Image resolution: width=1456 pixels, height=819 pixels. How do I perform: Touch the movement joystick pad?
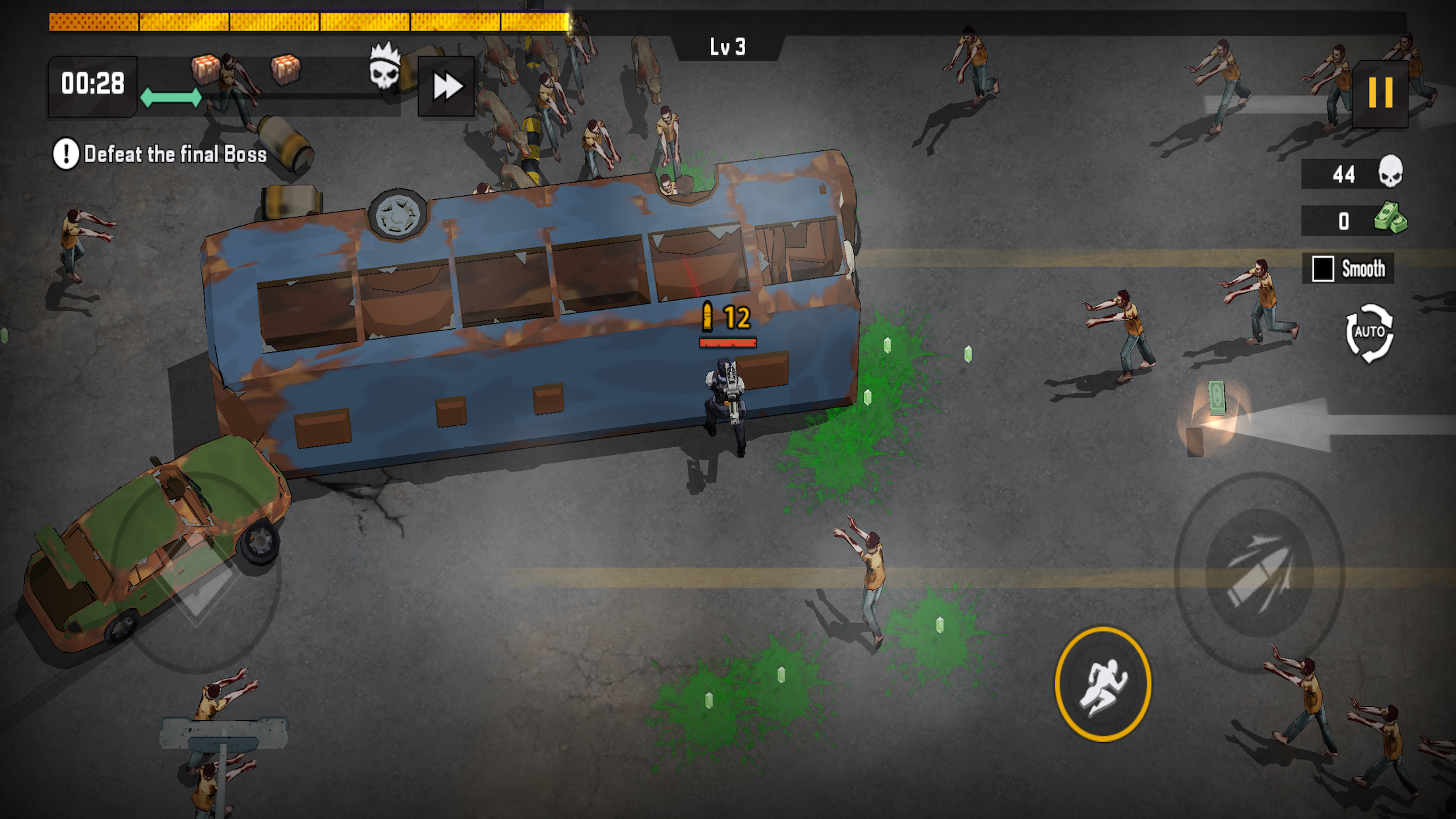(197, 572)
